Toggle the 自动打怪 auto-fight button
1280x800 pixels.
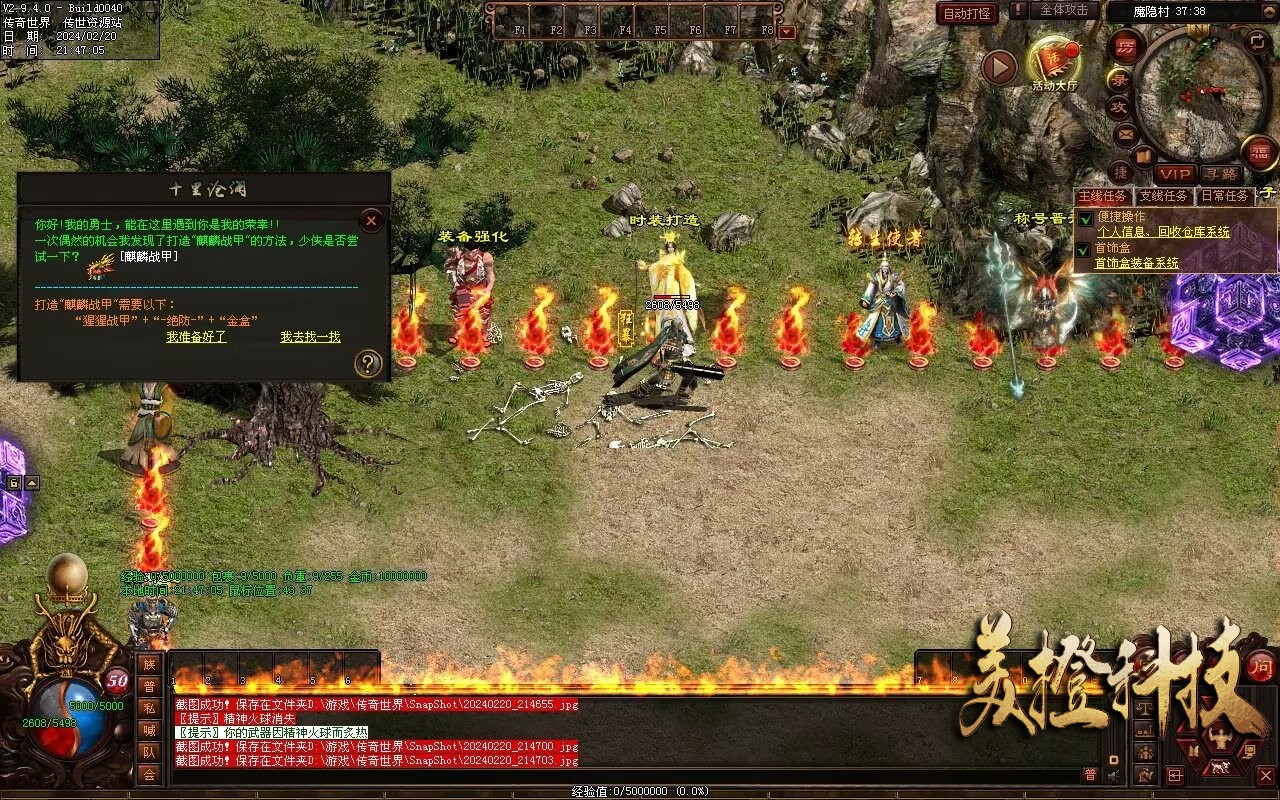coord(968,13)
